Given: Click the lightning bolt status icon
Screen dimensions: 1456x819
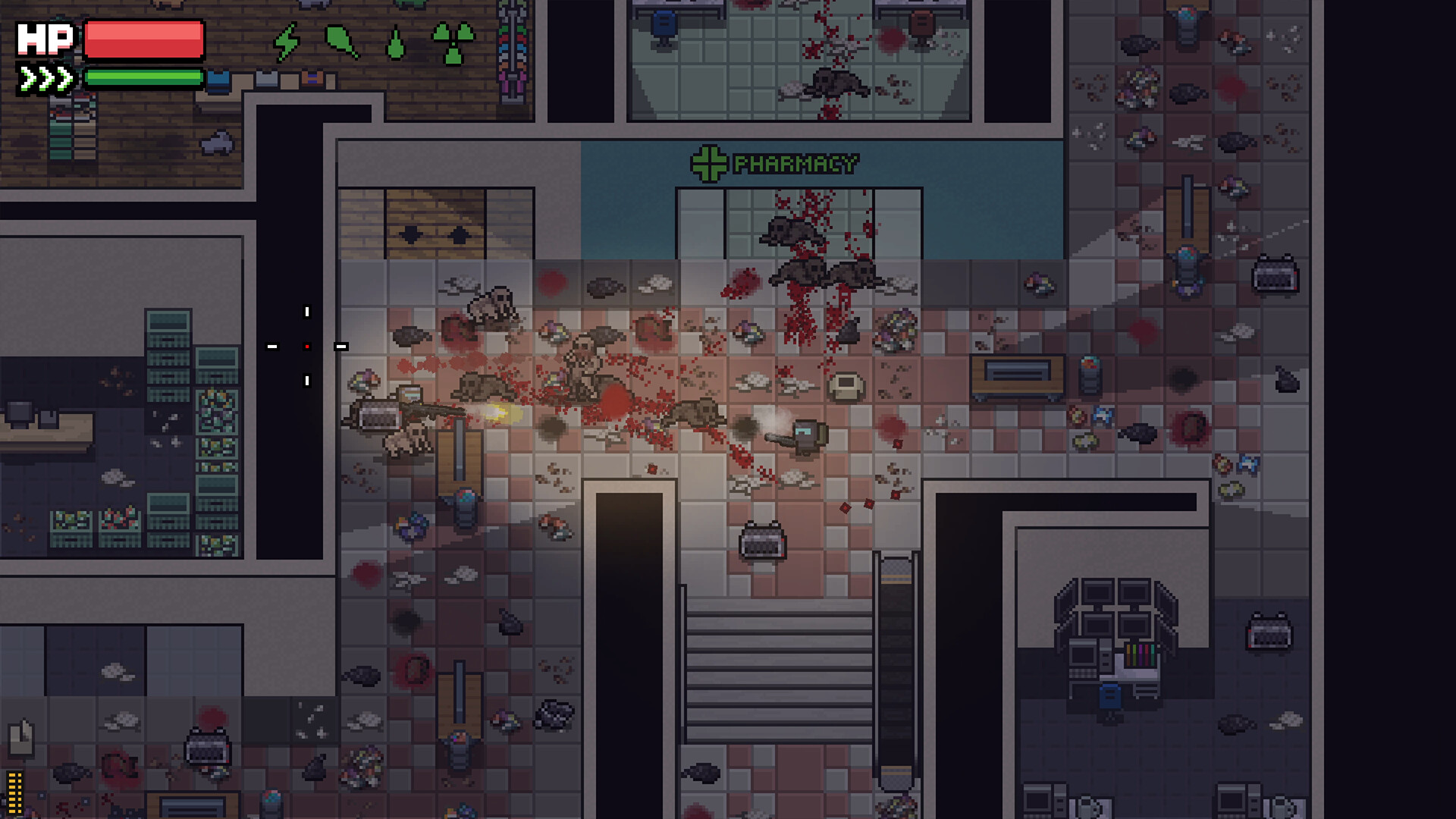Looking at the screenshot, I should coord(288,40).
